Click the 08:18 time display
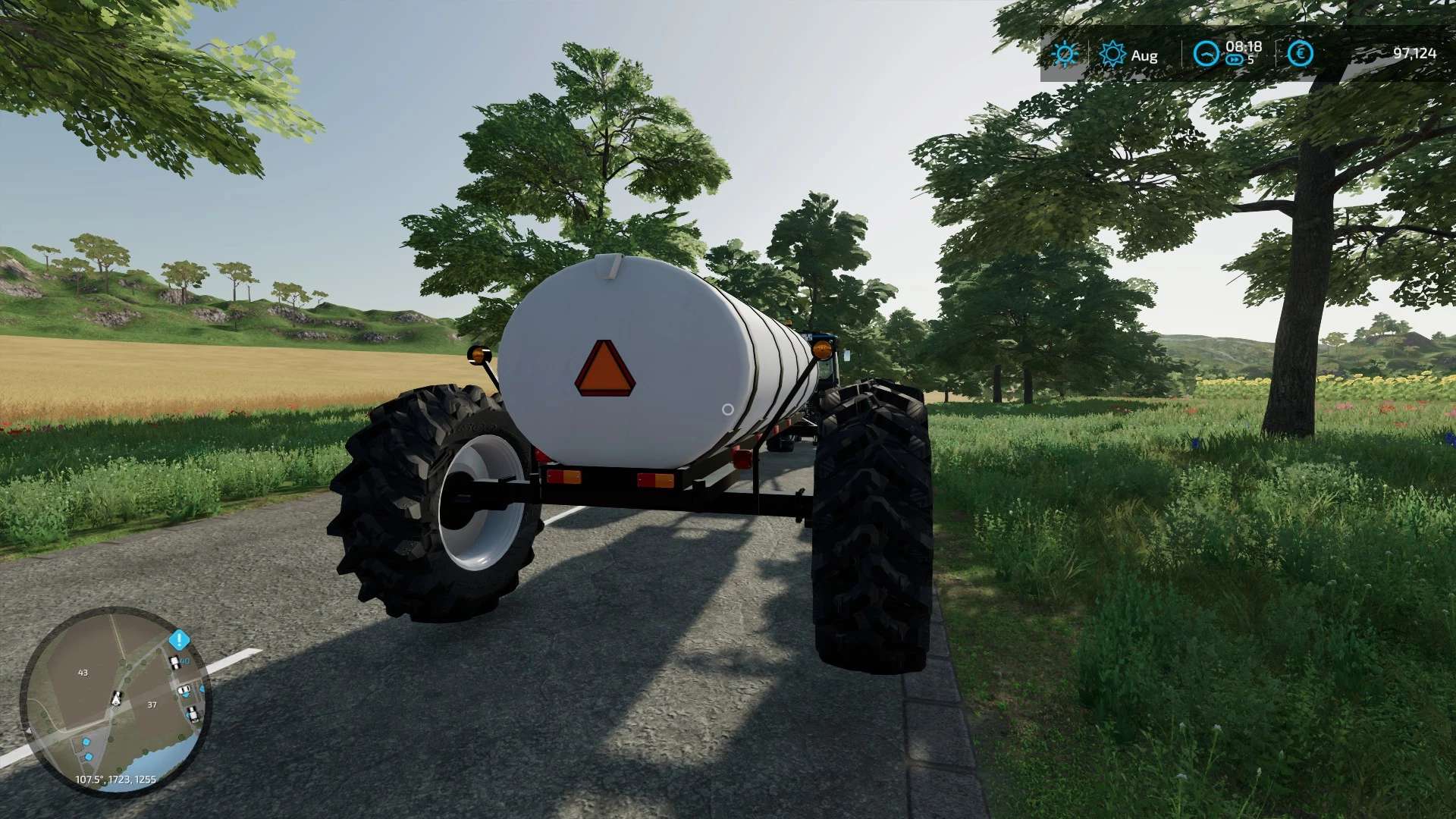 (1244, 47)
